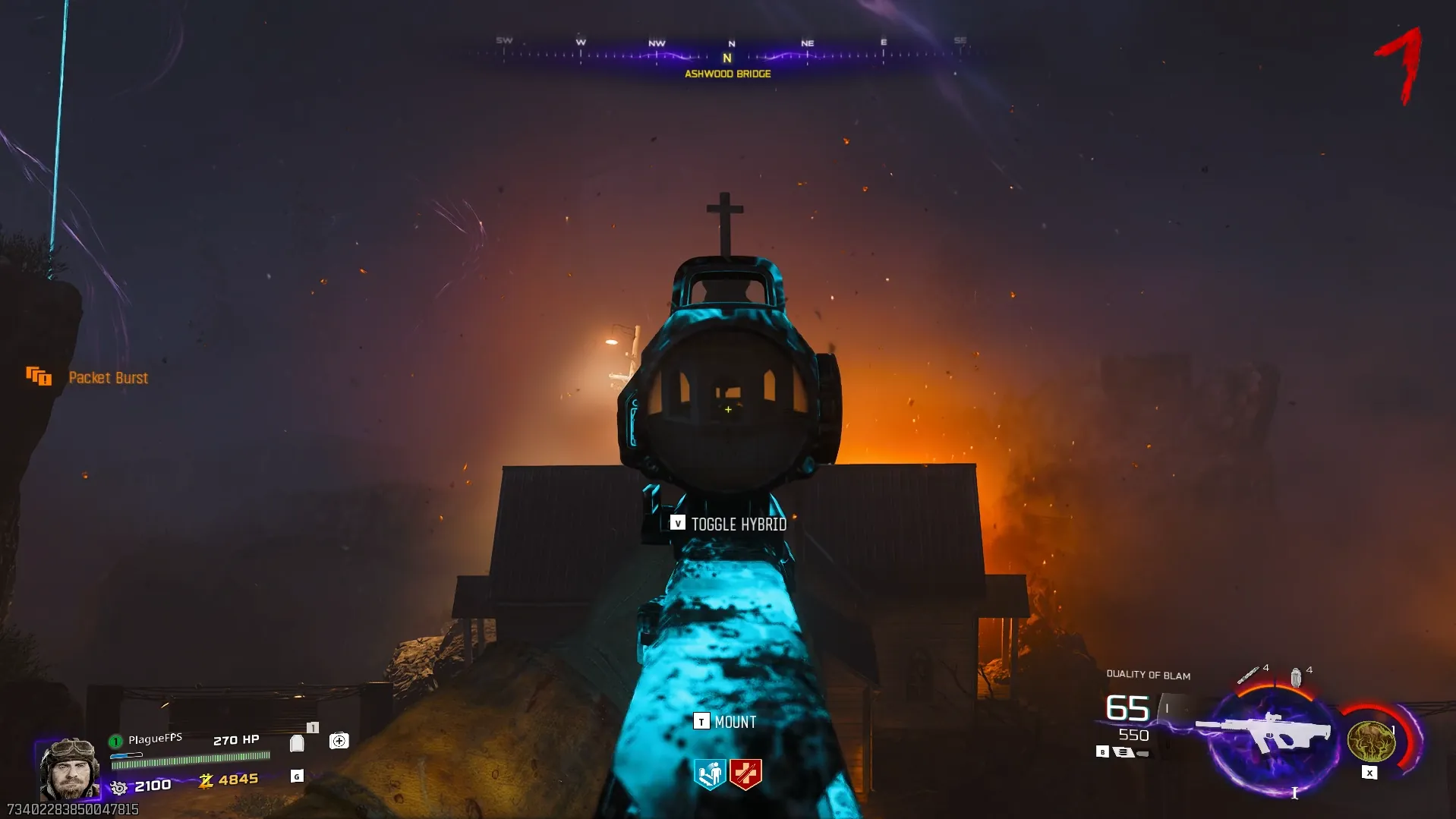1456x819 pixels.
Task: Activate the golden skull field upgrade
Action: [x=1370, y=741]
